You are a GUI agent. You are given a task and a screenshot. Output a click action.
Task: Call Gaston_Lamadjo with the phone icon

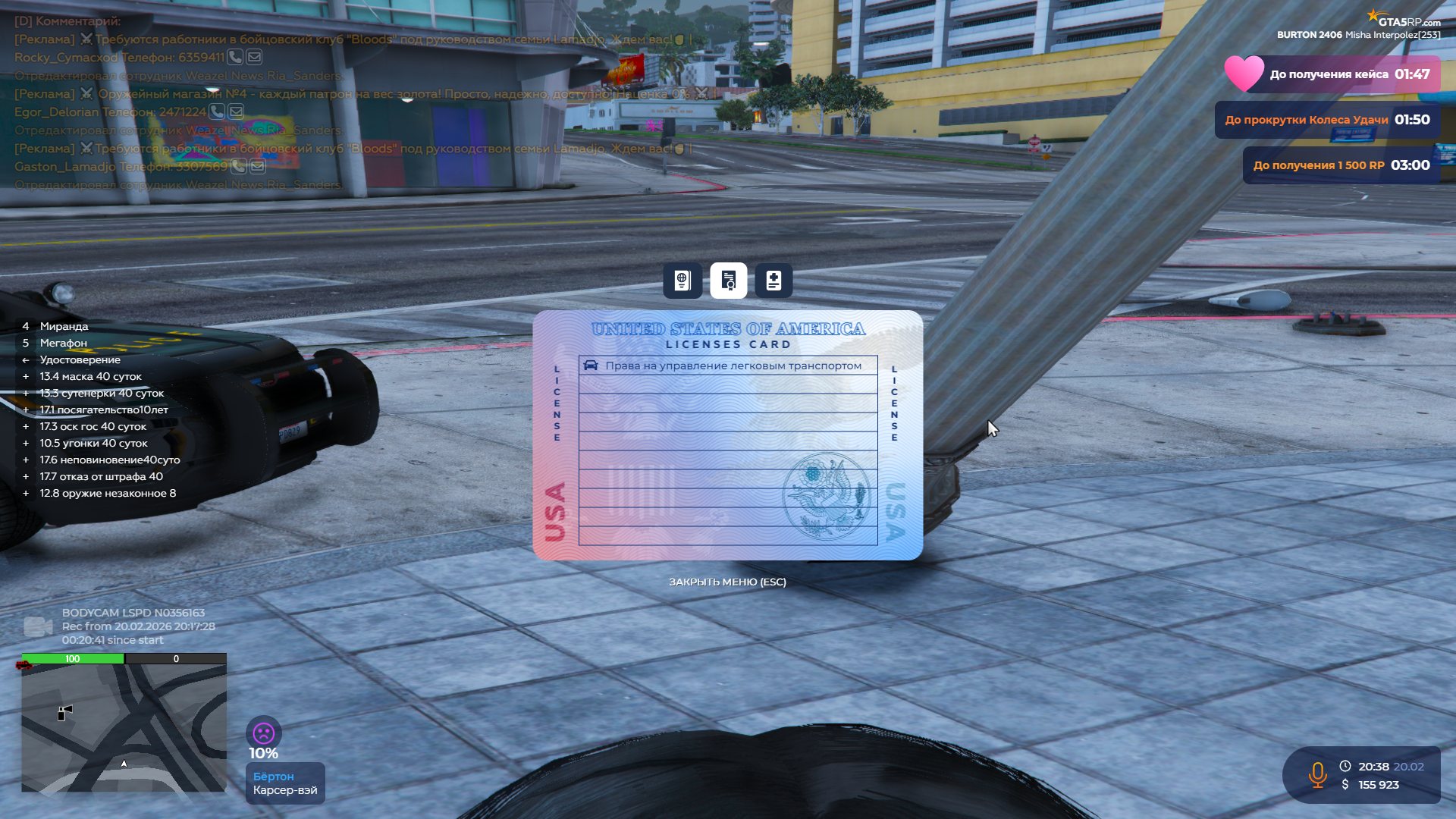pos(238,166)
